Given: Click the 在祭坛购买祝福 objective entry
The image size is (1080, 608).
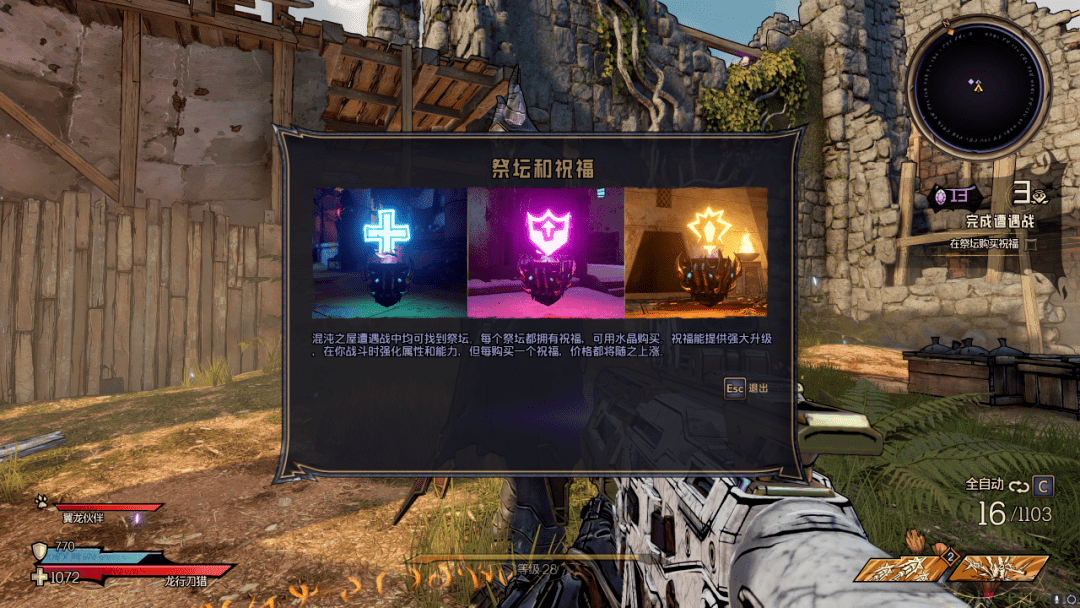Looking at the screenshot, I should tap(986, 243).
